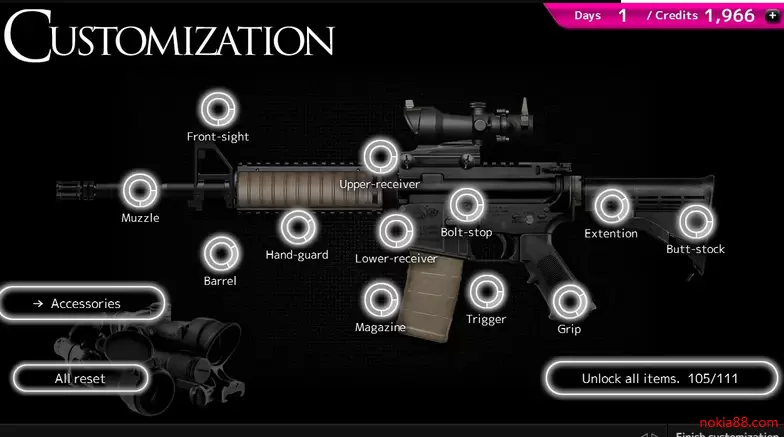This screenshot has height=437, width=784.
Task: Click the All reset button
Action: (x=80, y=379)
